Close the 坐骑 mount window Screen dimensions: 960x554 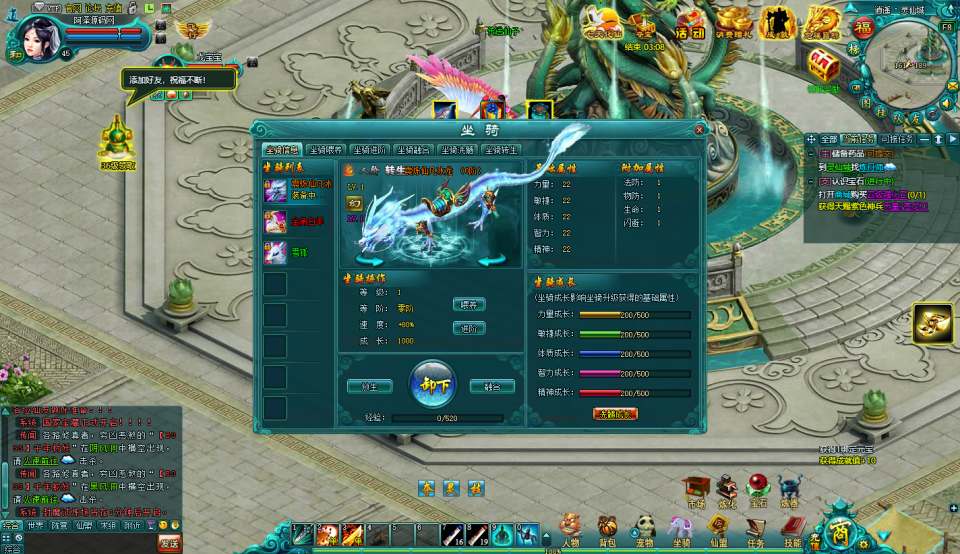click(699, 129)
